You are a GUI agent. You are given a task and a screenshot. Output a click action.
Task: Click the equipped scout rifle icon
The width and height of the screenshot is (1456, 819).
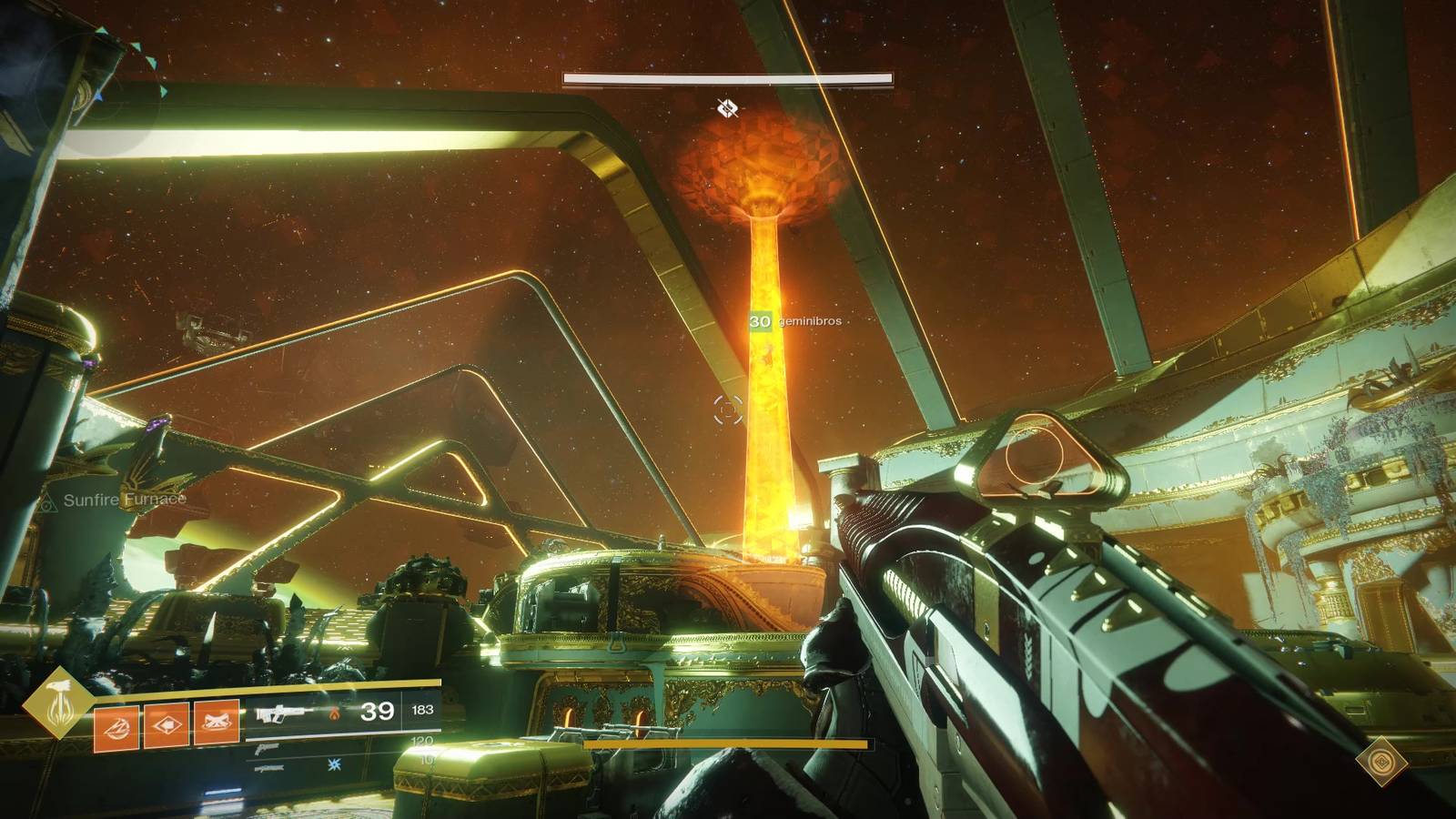[x=284, y=713]
